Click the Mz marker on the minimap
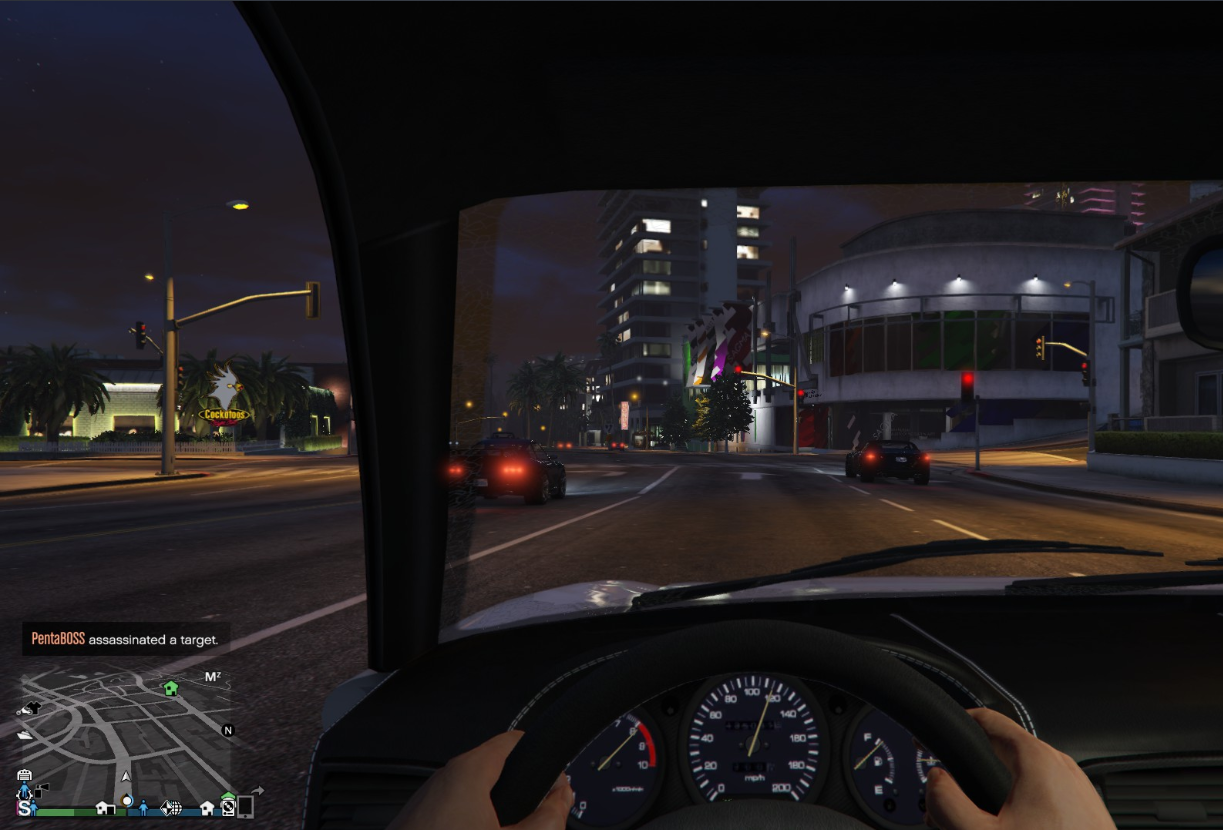The image size is (1223, 830). point(213,677)
